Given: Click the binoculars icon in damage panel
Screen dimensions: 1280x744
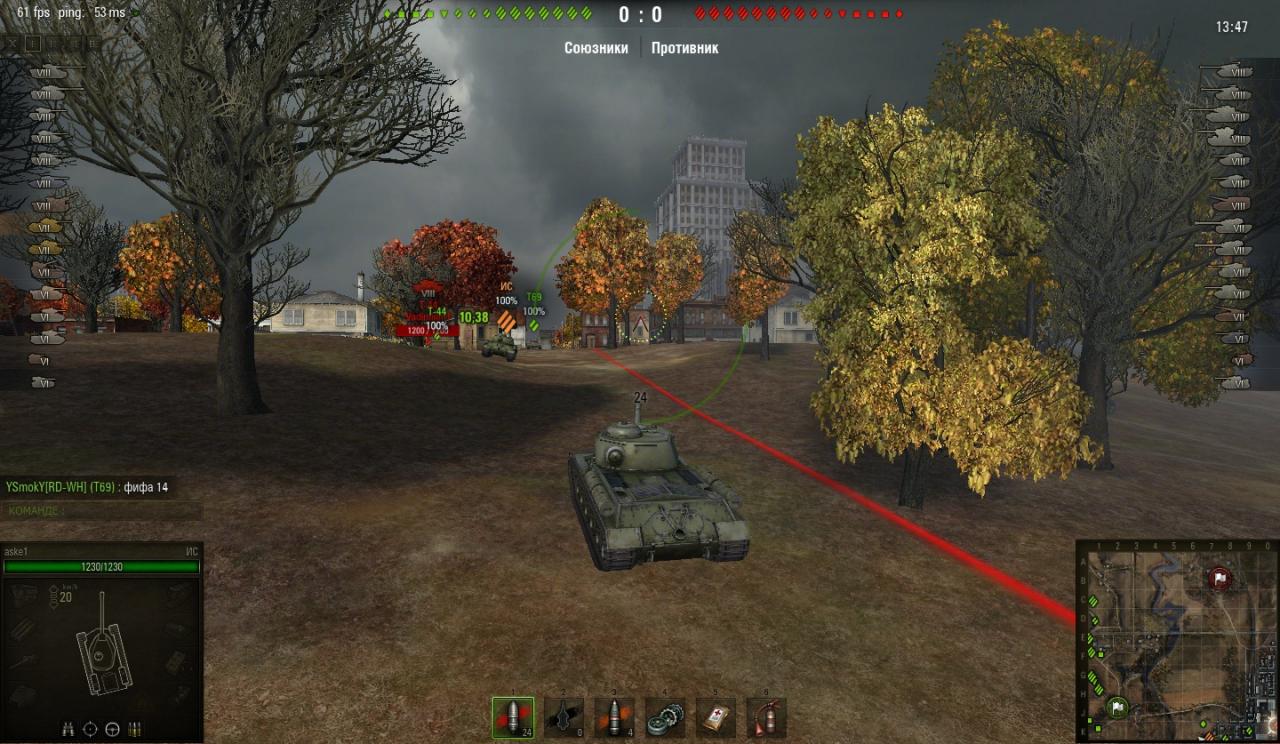Looking at the screenshot, I should pyautogui.click(x=69, y=728).
